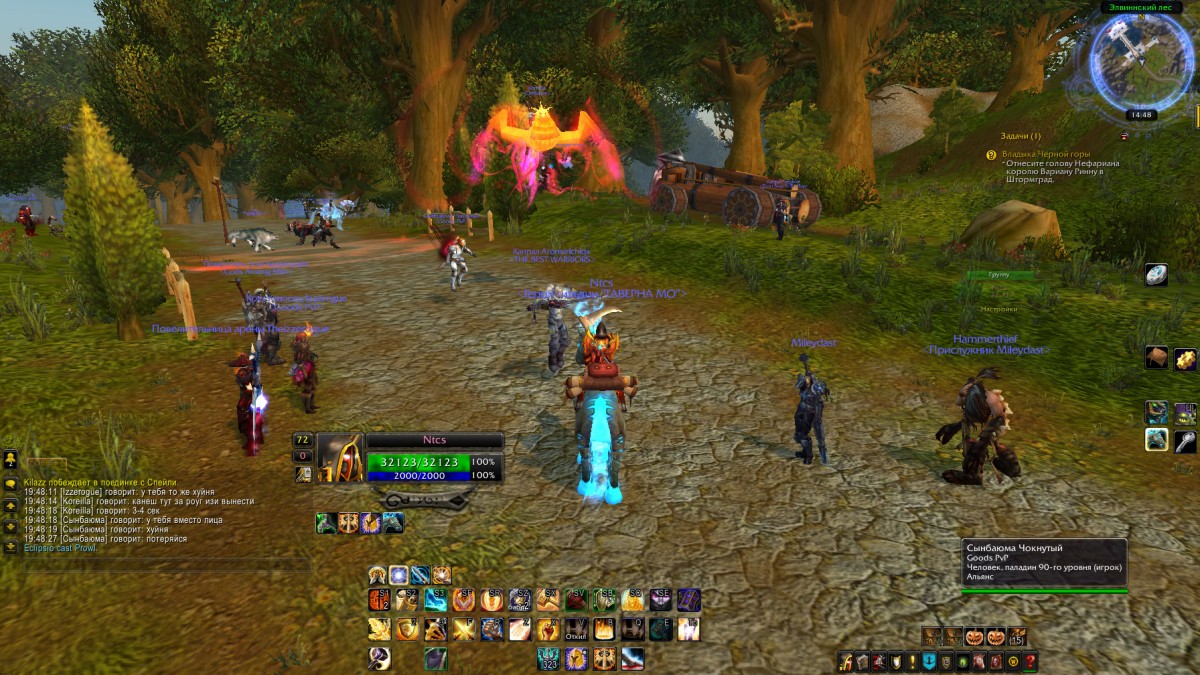This screenshot has width=1200, height=675.
Task: Open the chat speech bubble button
Action: 11,484
